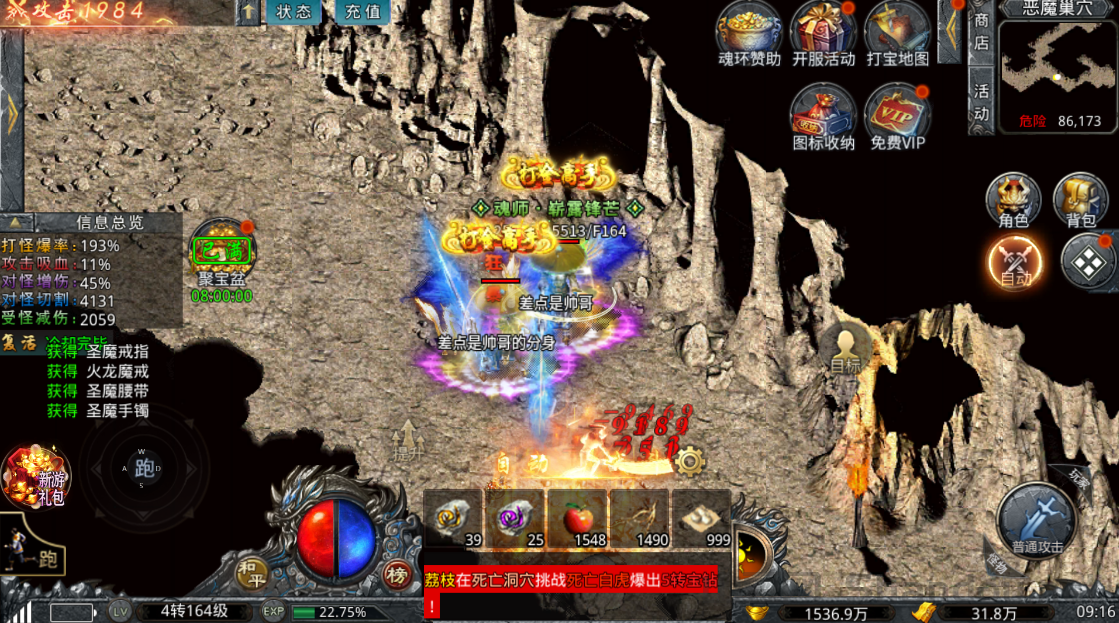Open the 免费VIP card icon

(897, 115)
